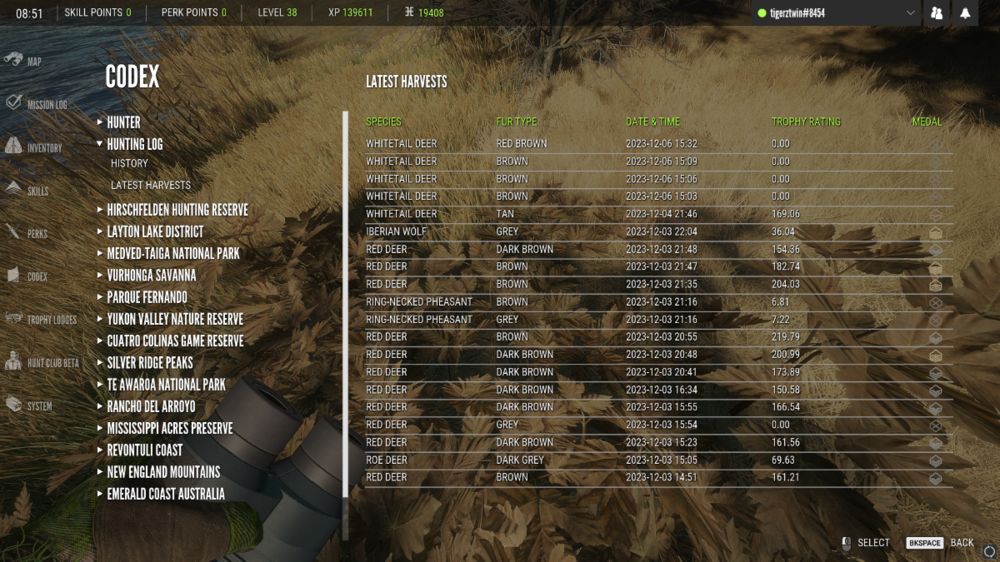The image size is (1000, 562).
Task: Open the friends list icon
Action: [937, 13]
